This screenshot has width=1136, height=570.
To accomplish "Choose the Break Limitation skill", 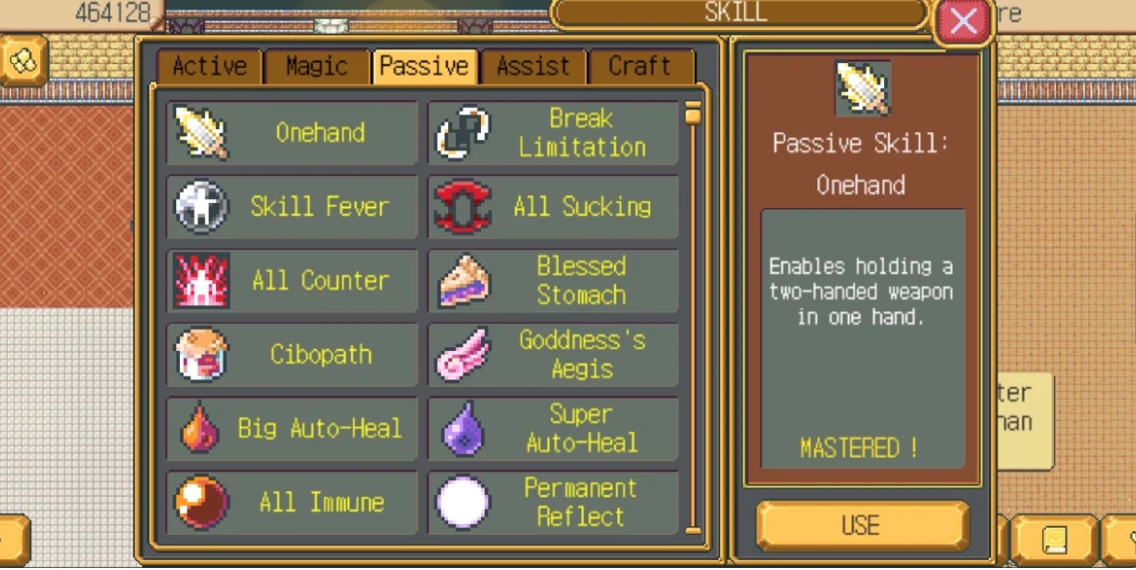I will pos(554,133).
